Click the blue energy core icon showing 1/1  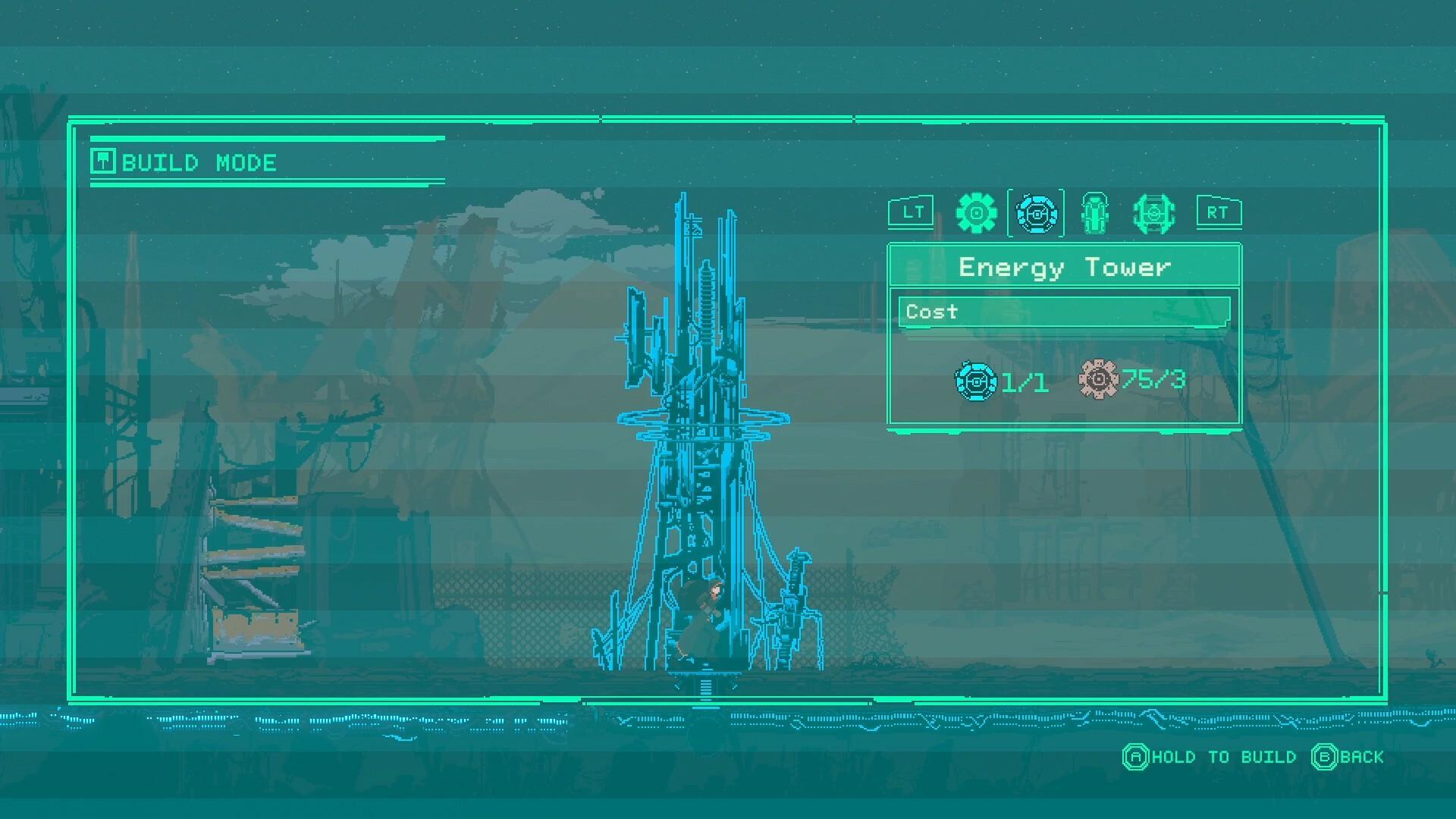[977, 380]
